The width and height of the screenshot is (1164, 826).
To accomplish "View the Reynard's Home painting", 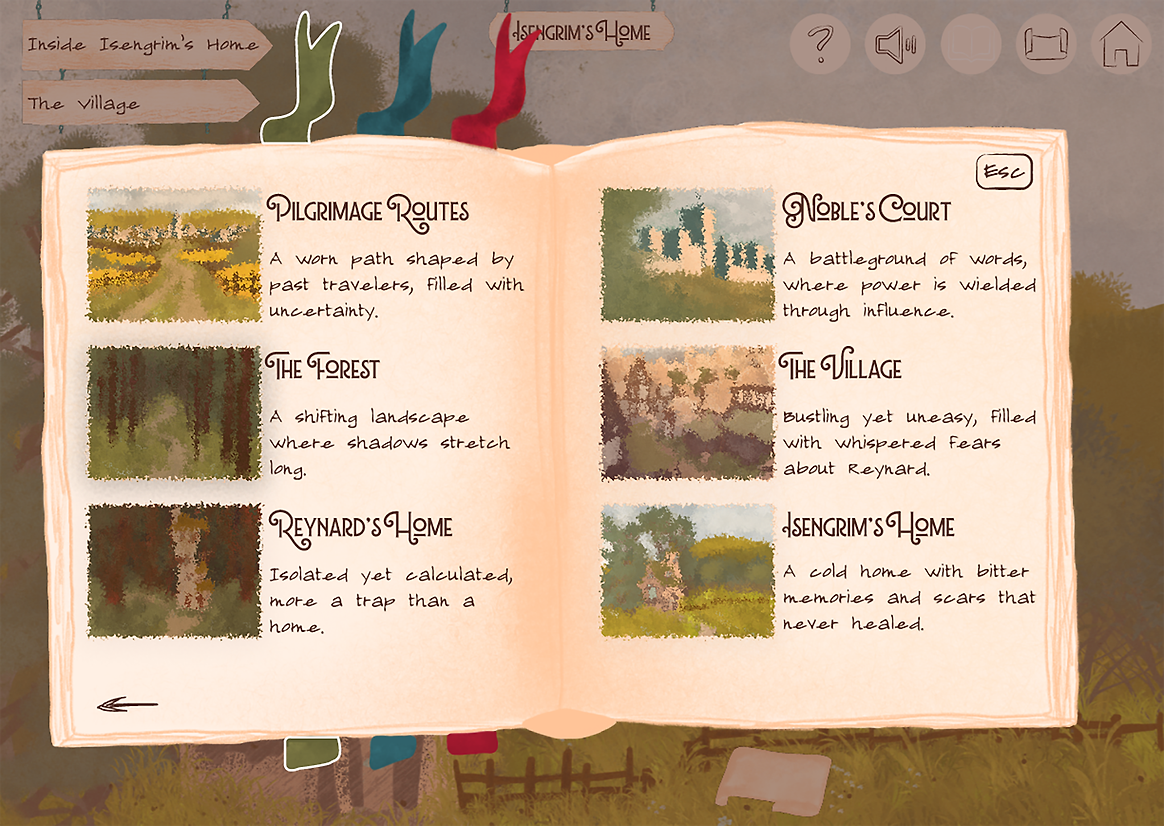I will [x=174, y=570].
